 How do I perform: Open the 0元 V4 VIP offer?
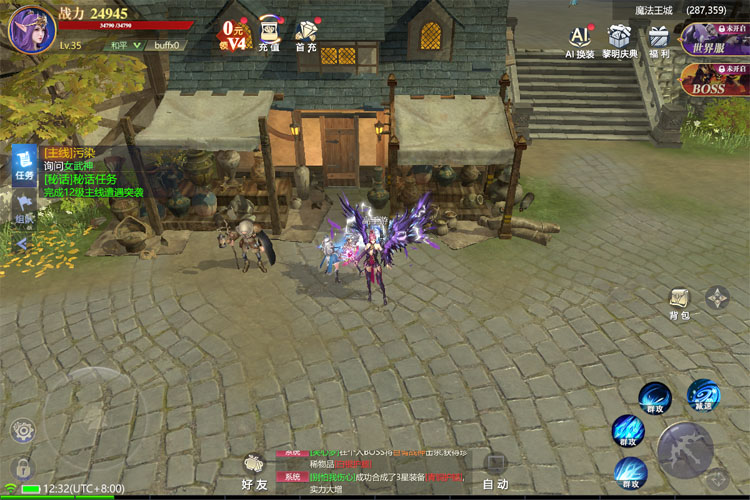tap(233, 35)
